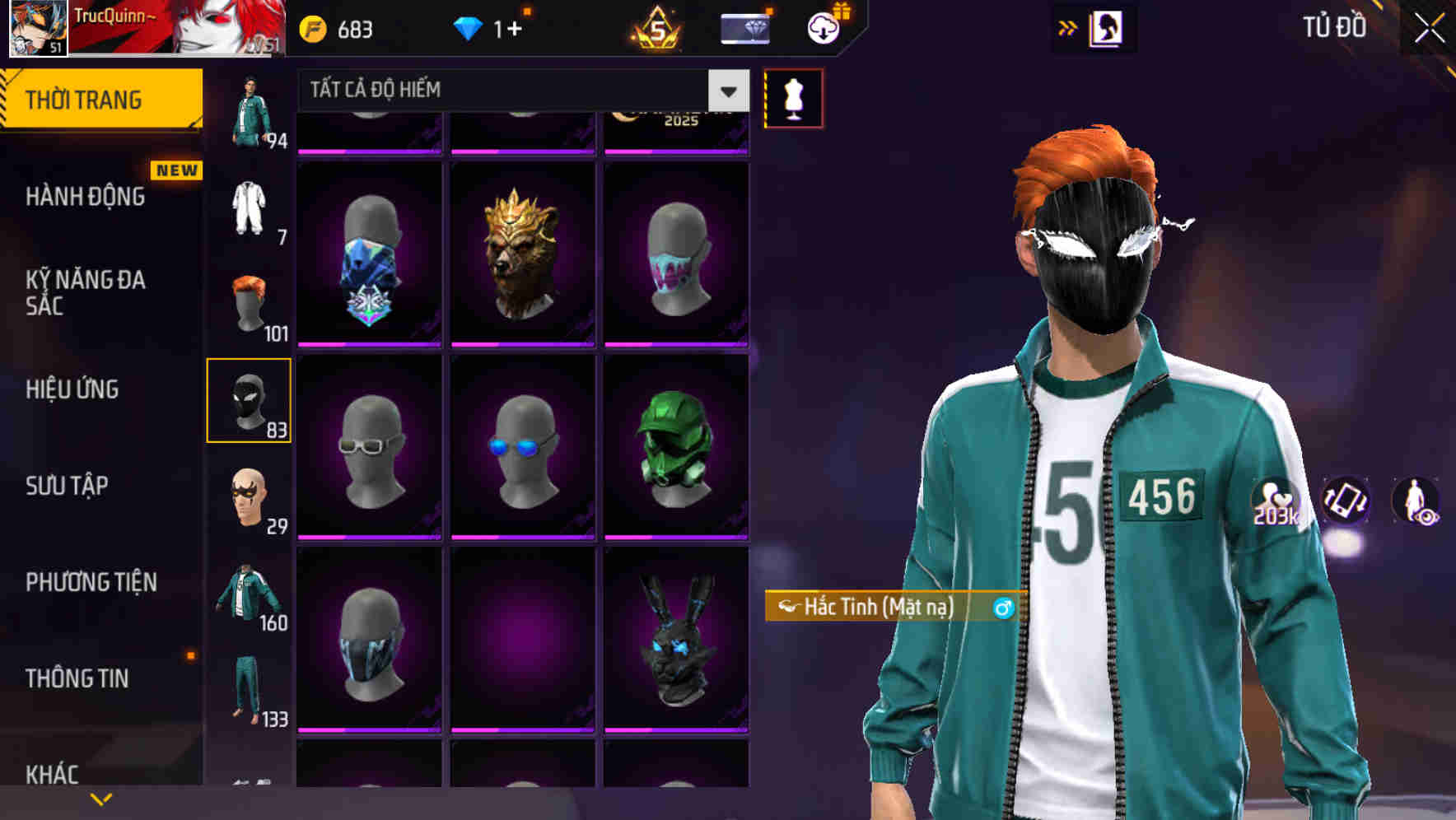Open the membership card icon
The height and width of the screenshot is (820, 1456).
click(x=745, y=27)
